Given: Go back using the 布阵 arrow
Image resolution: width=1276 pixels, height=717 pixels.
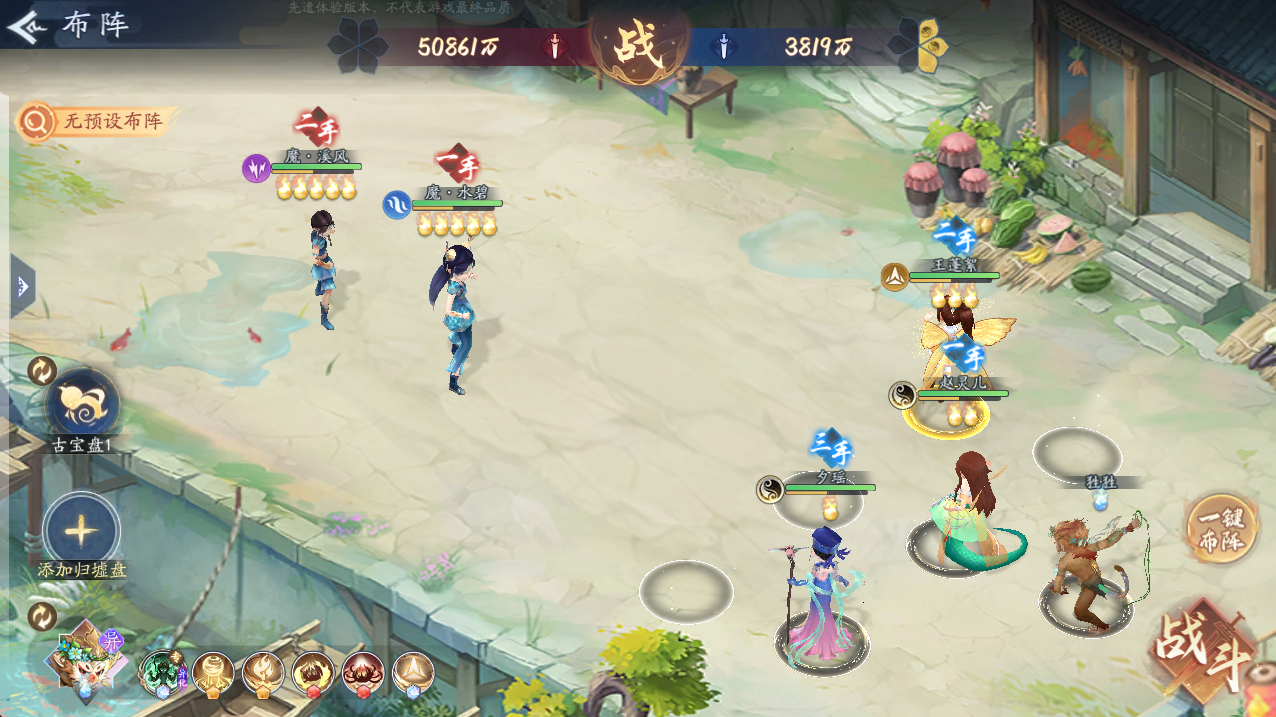Looking at the screenshot, I should click(24, 25).
